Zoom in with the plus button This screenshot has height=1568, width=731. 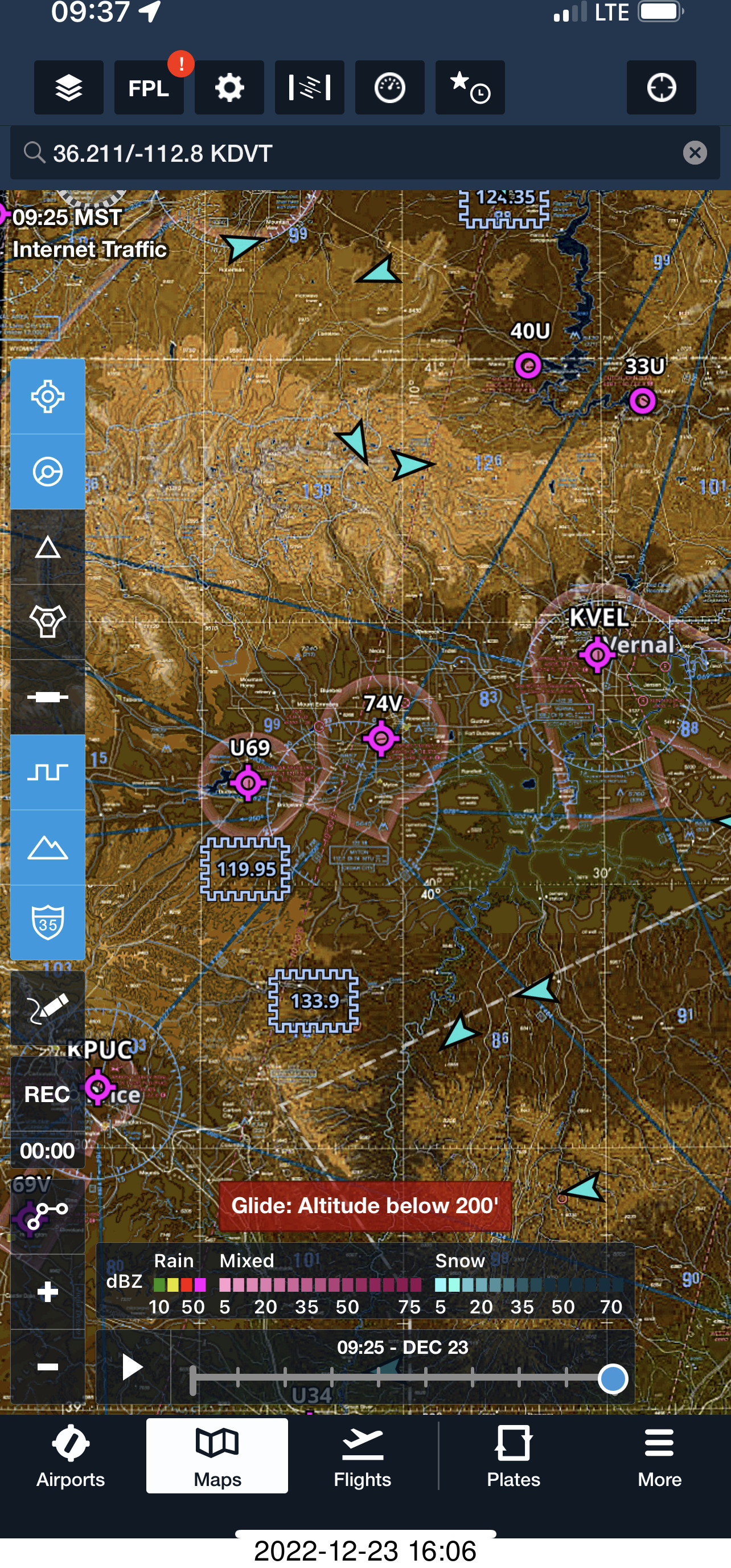click(47, 1291)
